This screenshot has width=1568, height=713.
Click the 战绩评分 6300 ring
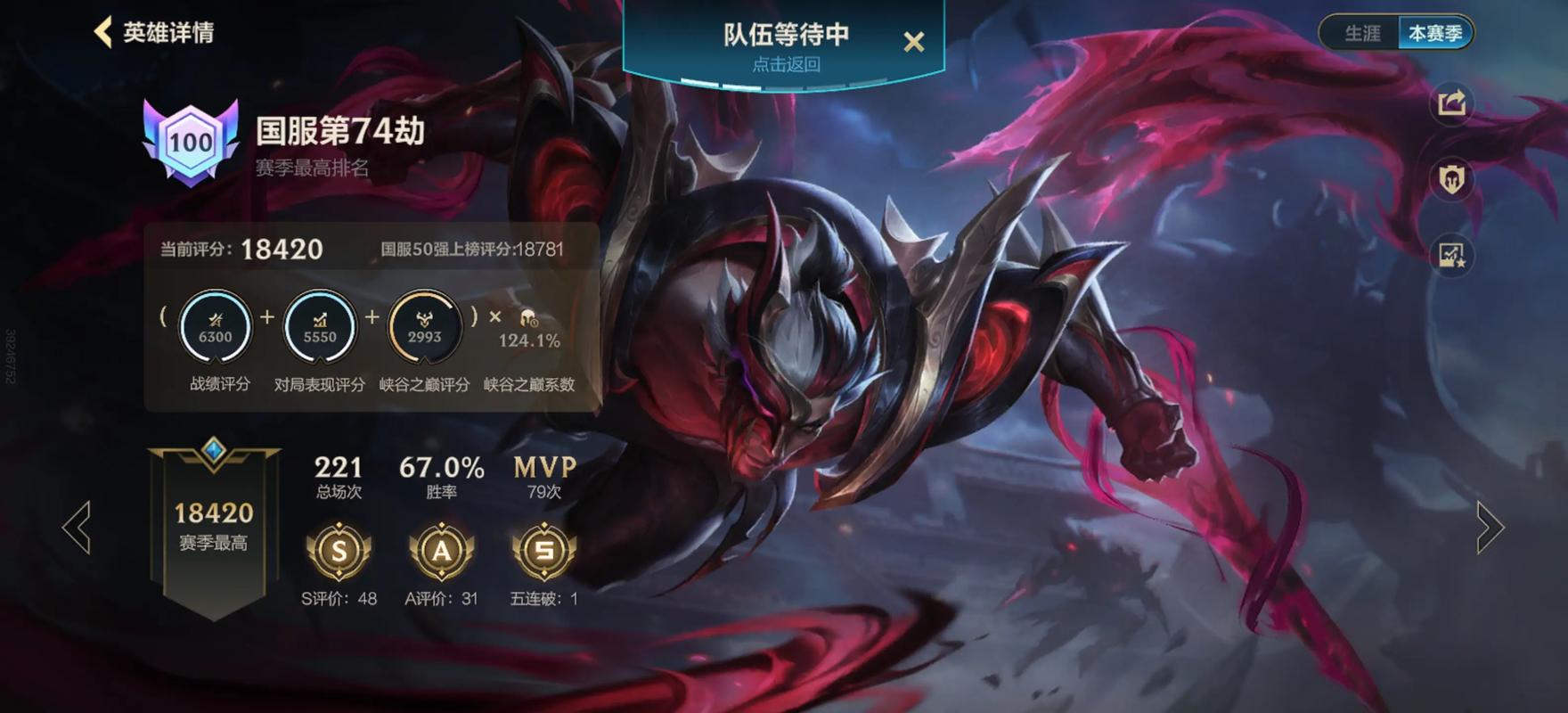(x=216, y=327)
